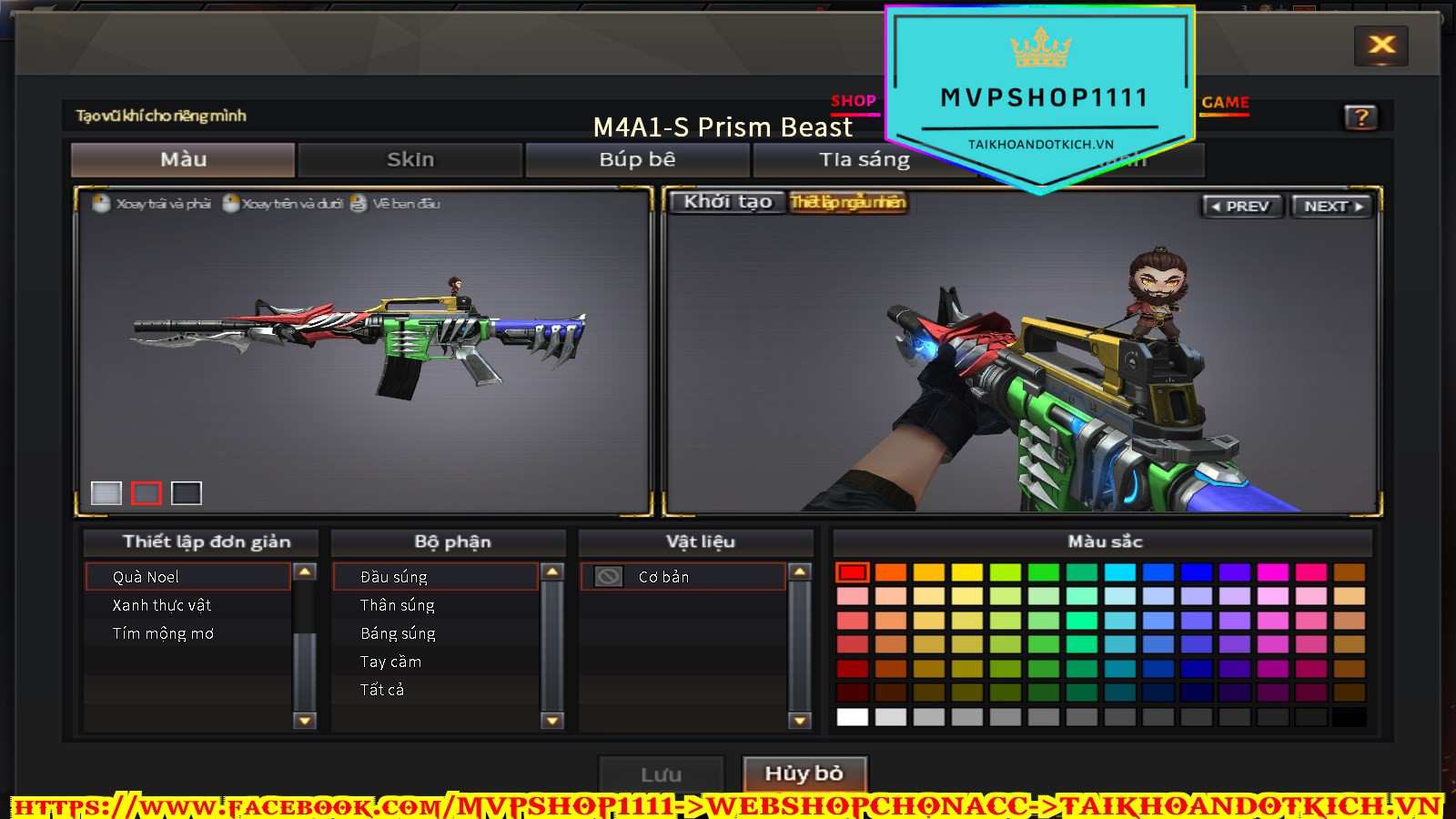Select the Cơ bản material
This screenshot has height=819, width=1456.
point(663,577)
